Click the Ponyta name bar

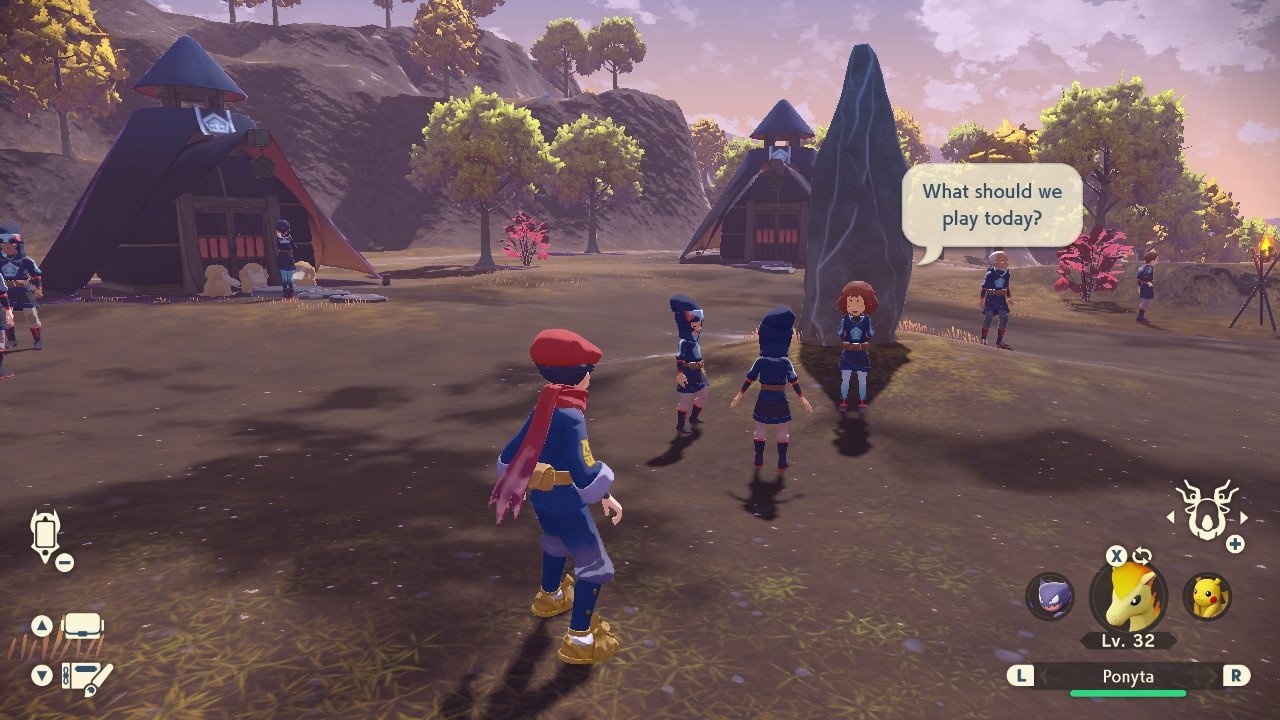(1128, 677)
